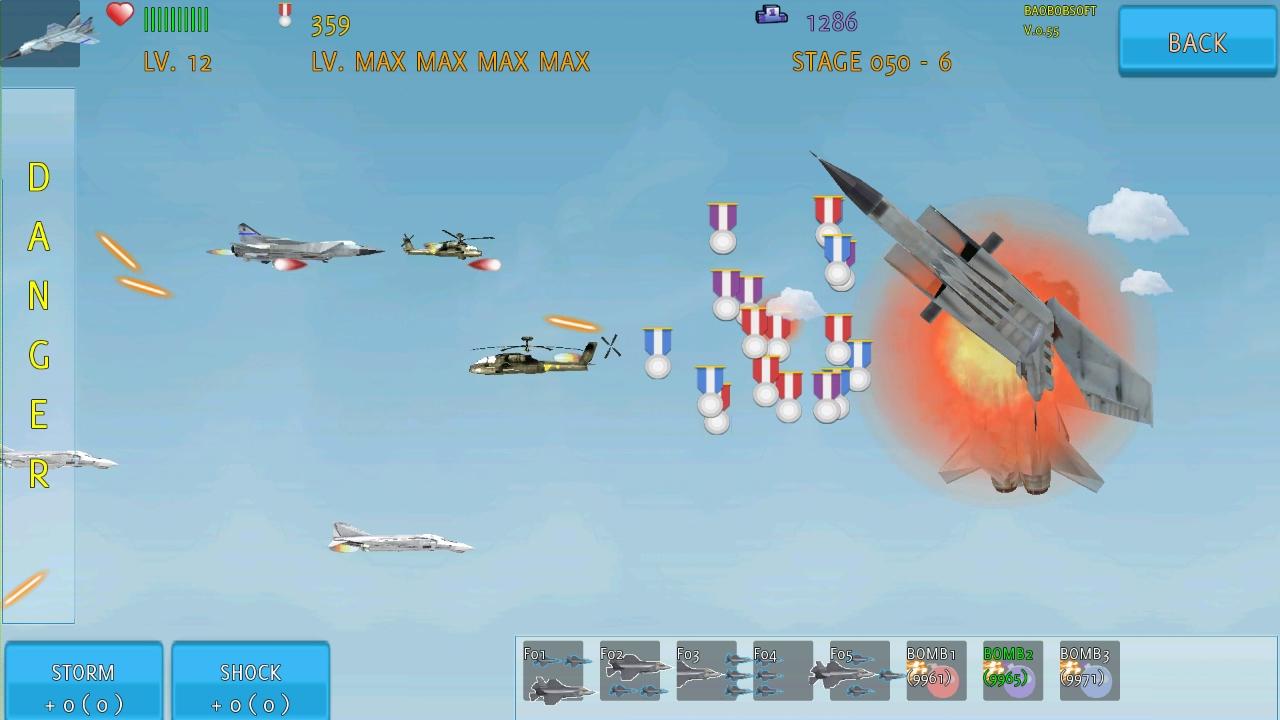Click the heart health icon
This screenshot has height=720, width=1280.
pos(118,13)
